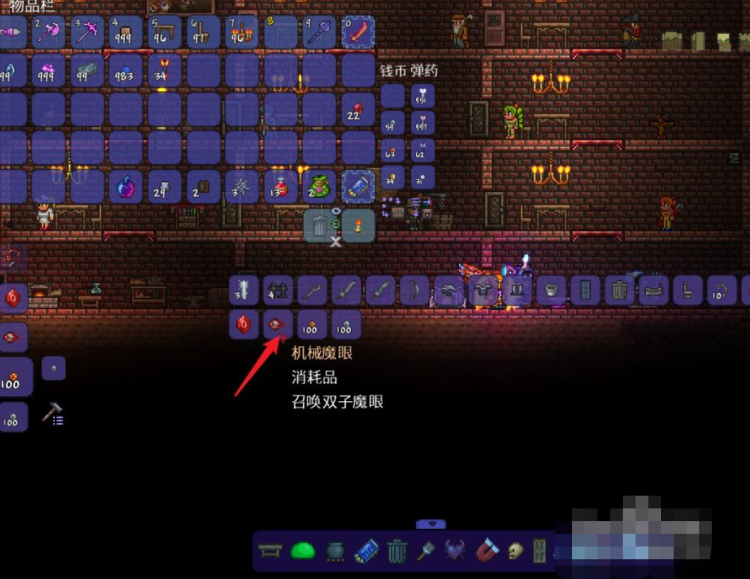Click the red healing potion stack
Screen dimensions: 750x579
(281, 187)
